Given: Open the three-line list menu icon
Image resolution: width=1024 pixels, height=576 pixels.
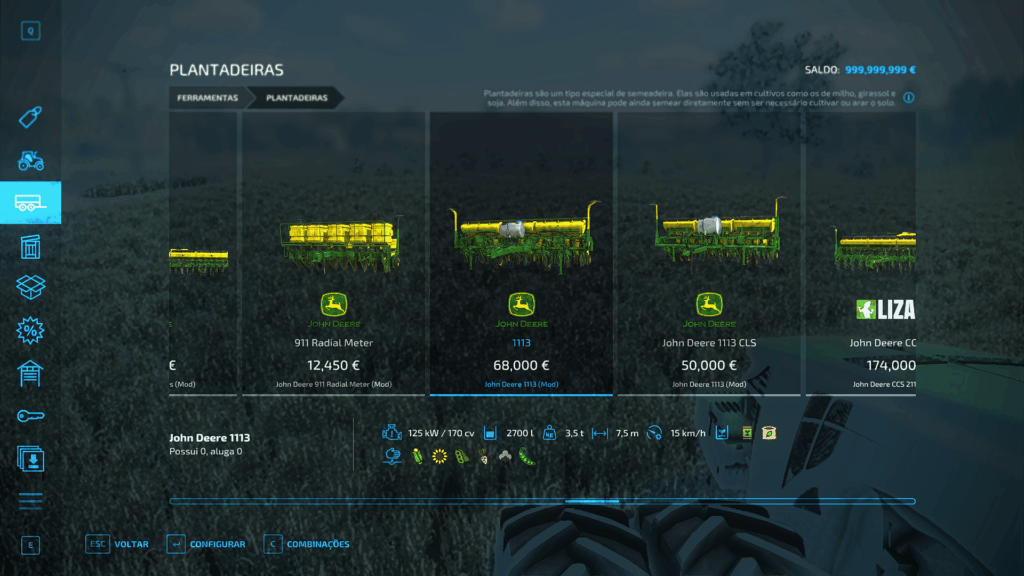Looking at the screenshot, I should [x=30, y=501].
